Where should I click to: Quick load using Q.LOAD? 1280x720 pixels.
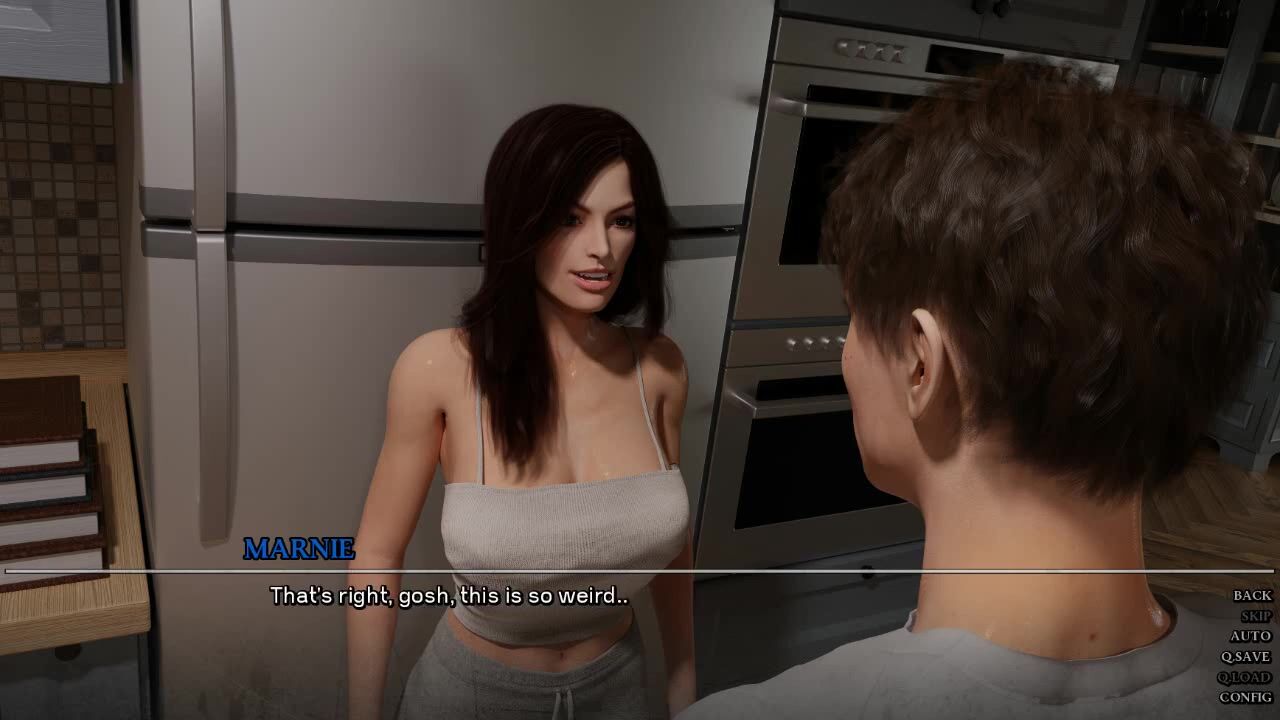[1245, 677]
